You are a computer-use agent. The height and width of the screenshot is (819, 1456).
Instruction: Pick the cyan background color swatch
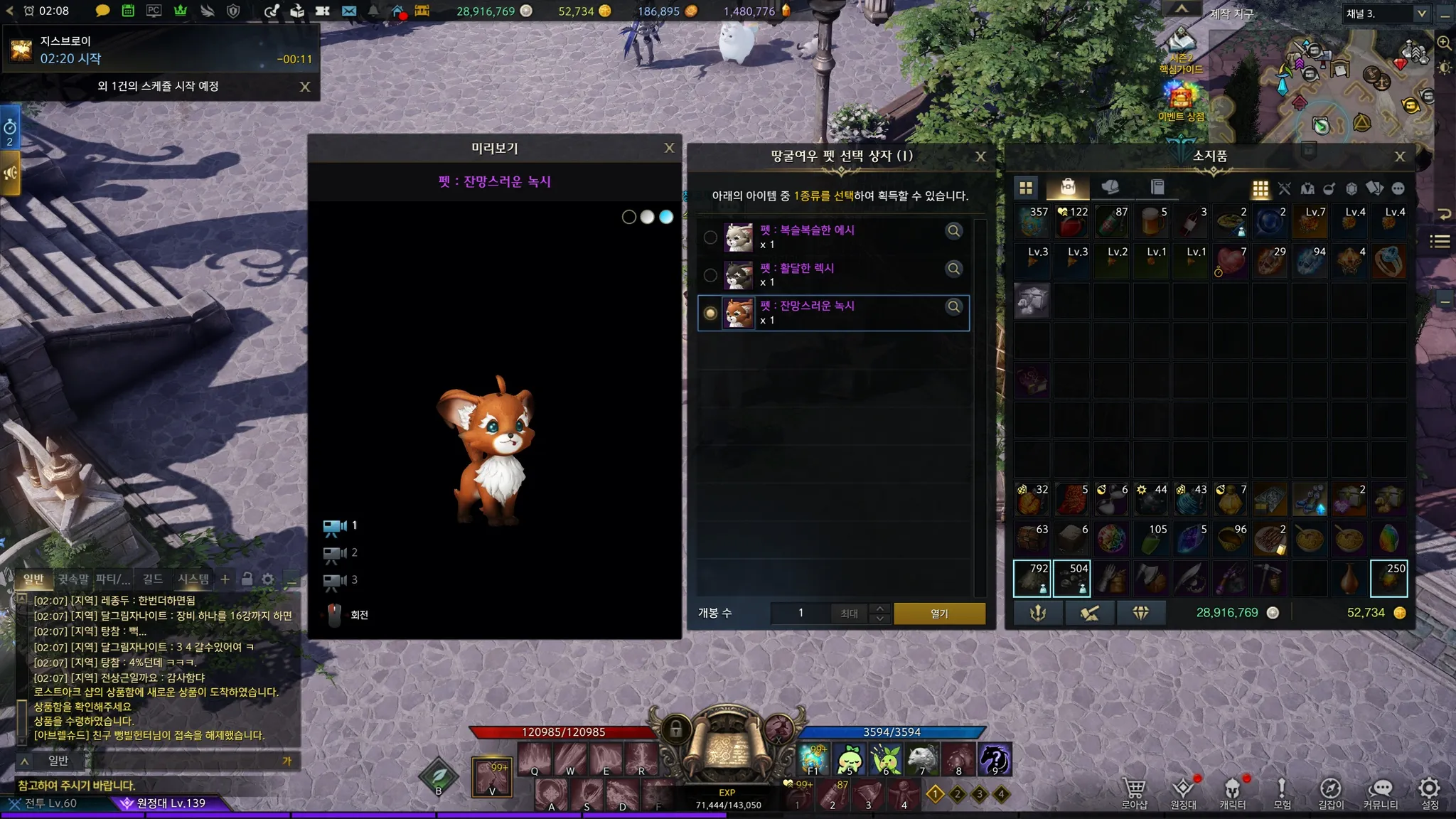point(666,217)
